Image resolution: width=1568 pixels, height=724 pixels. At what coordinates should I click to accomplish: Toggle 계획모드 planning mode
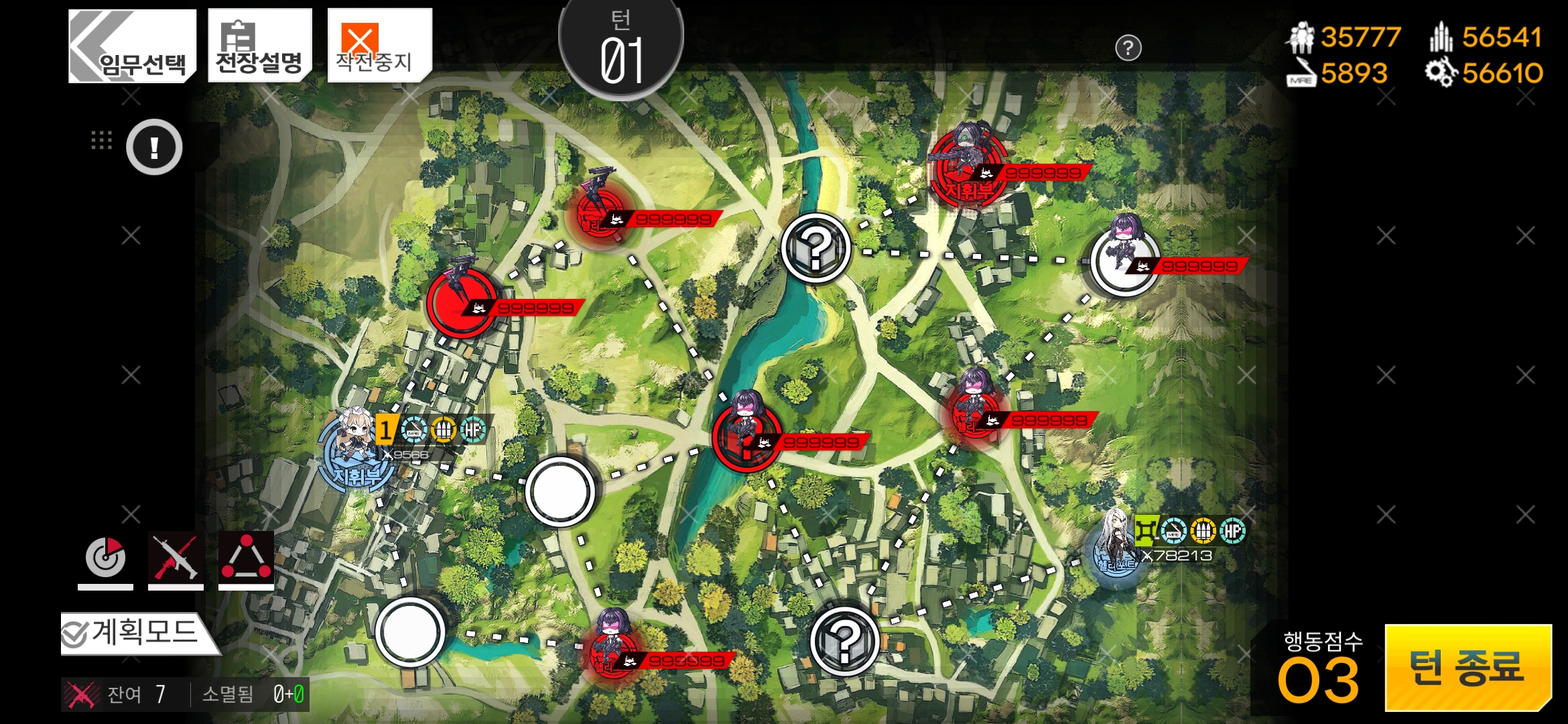click(139, 633)
